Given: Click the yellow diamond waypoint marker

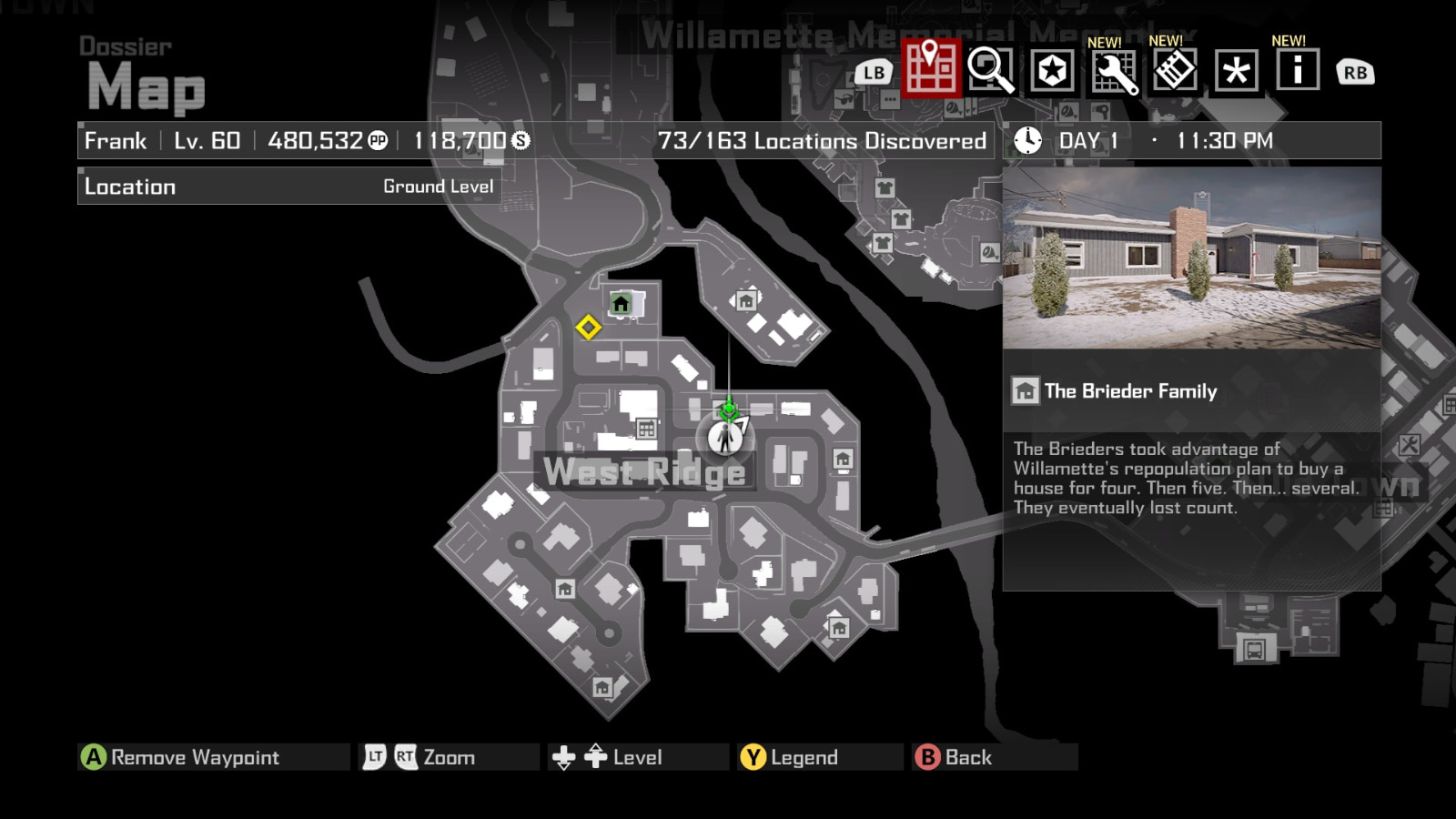Looking at the screenshot, I should (590, 329).
